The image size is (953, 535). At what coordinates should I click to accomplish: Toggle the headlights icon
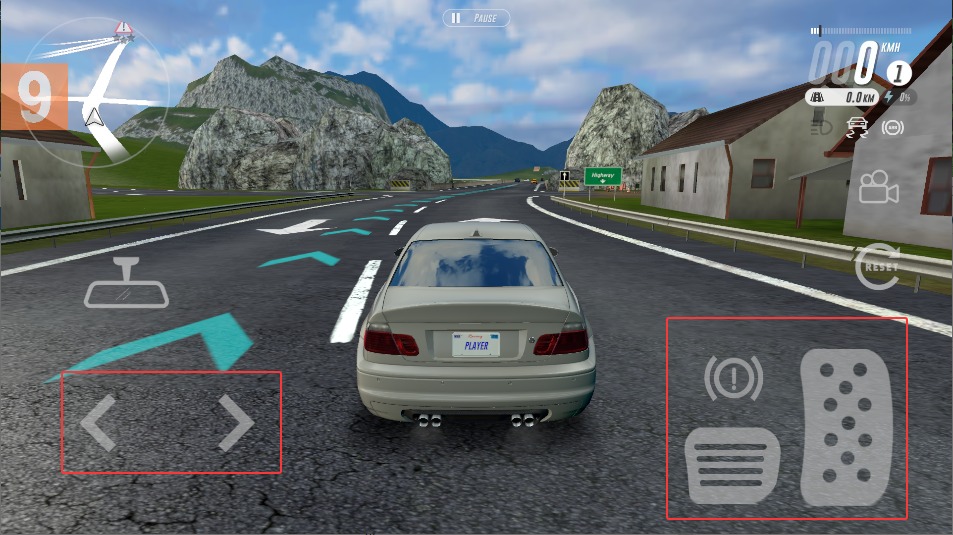(821, 128)
